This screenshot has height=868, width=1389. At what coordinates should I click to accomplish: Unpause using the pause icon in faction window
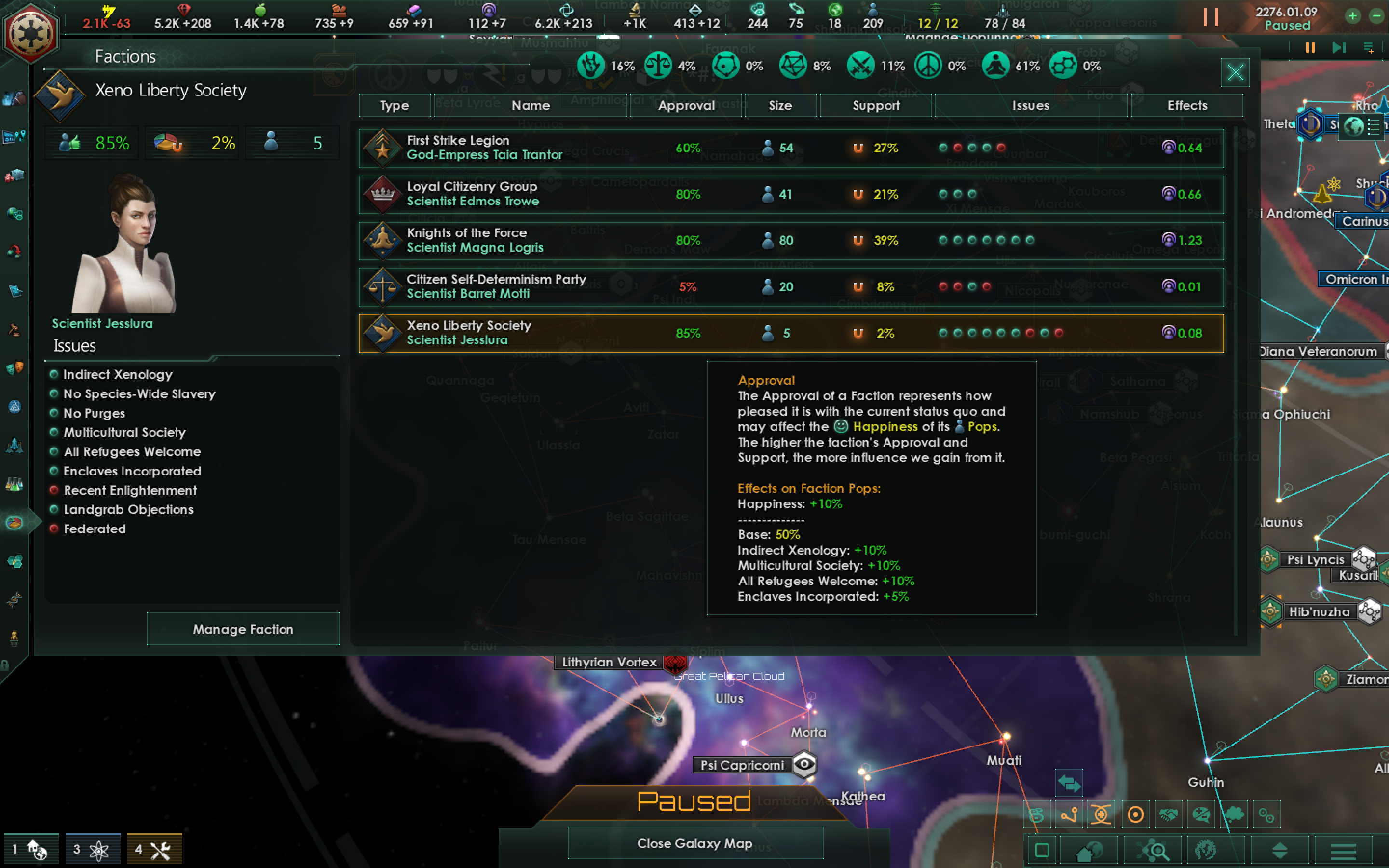point(1310,48)
